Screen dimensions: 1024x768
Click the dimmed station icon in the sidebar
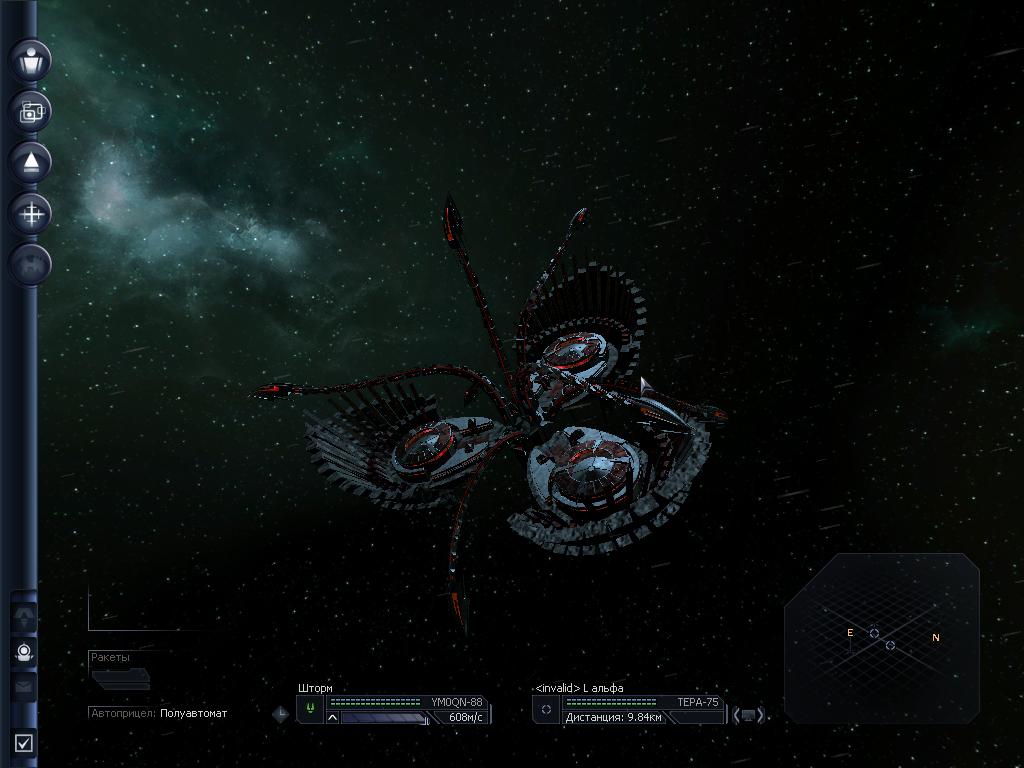[x=31, y=264]
